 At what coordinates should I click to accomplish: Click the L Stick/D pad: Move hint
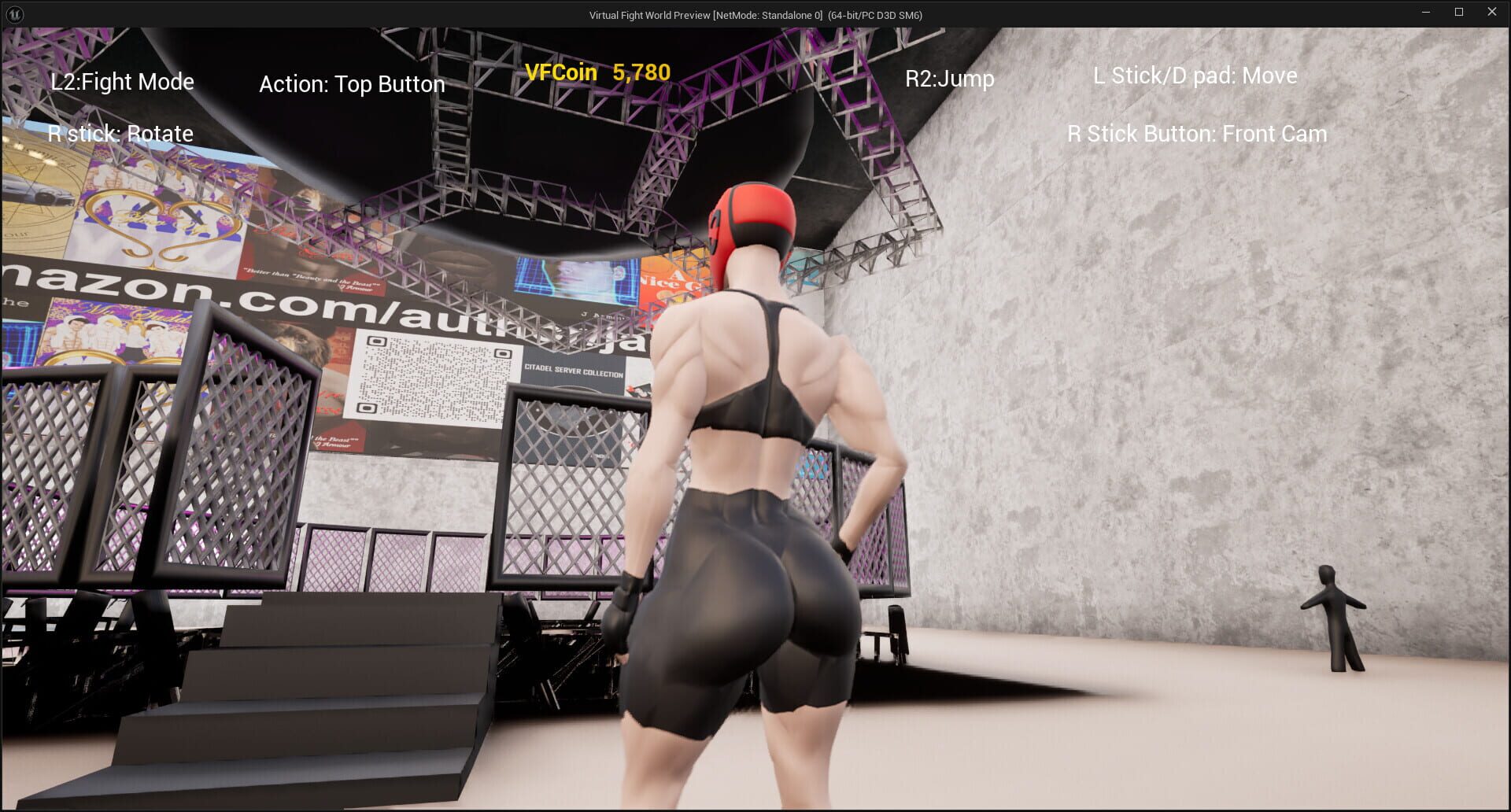pyautogui.click(x=1195, y=76)
